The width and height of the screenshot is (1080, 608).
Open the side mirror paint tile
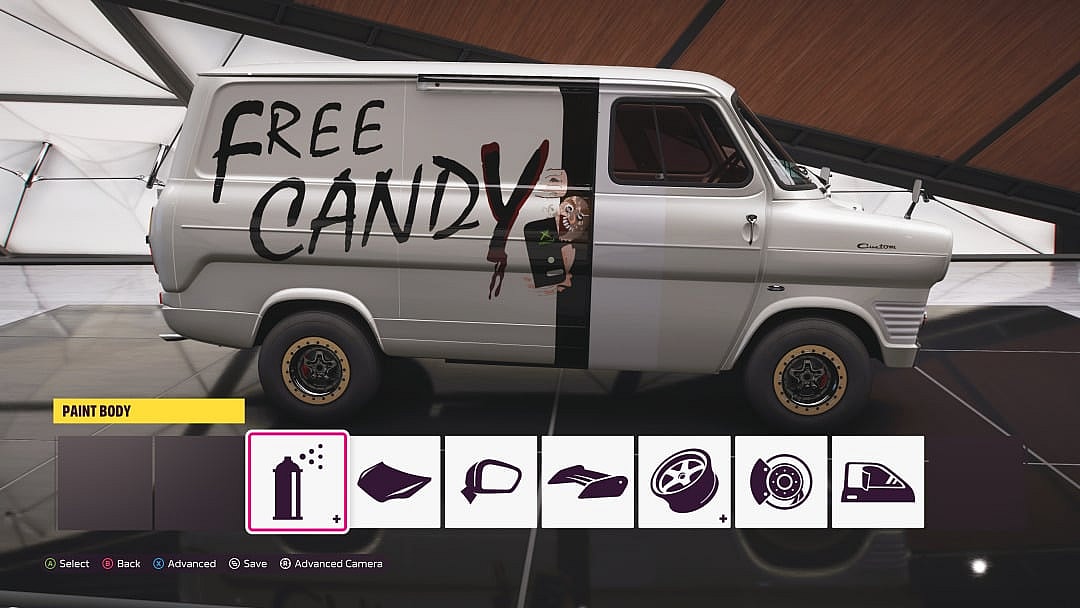click(491, 482)
